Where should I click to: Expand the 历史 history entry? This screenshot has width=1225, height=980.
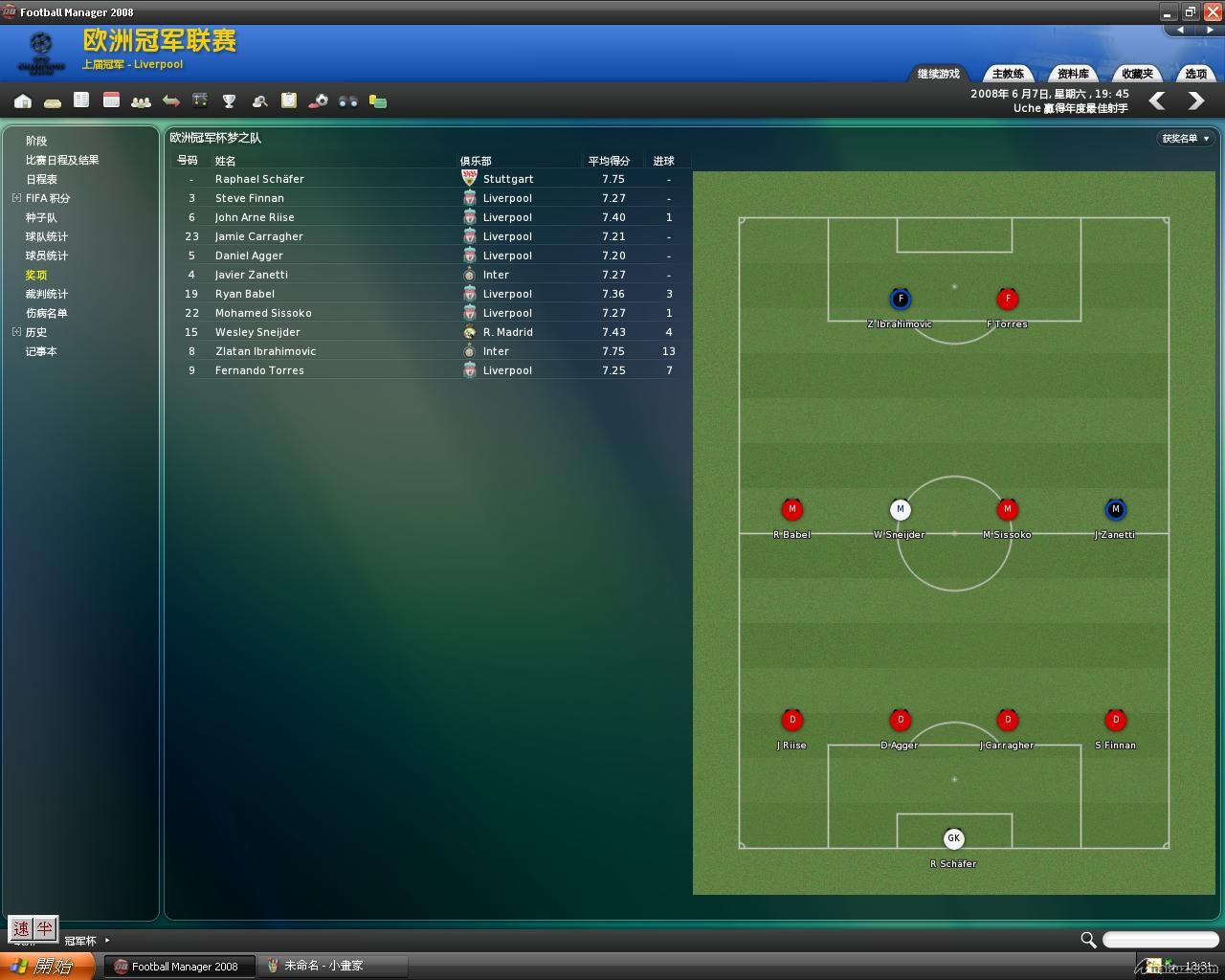pos(16,332)
